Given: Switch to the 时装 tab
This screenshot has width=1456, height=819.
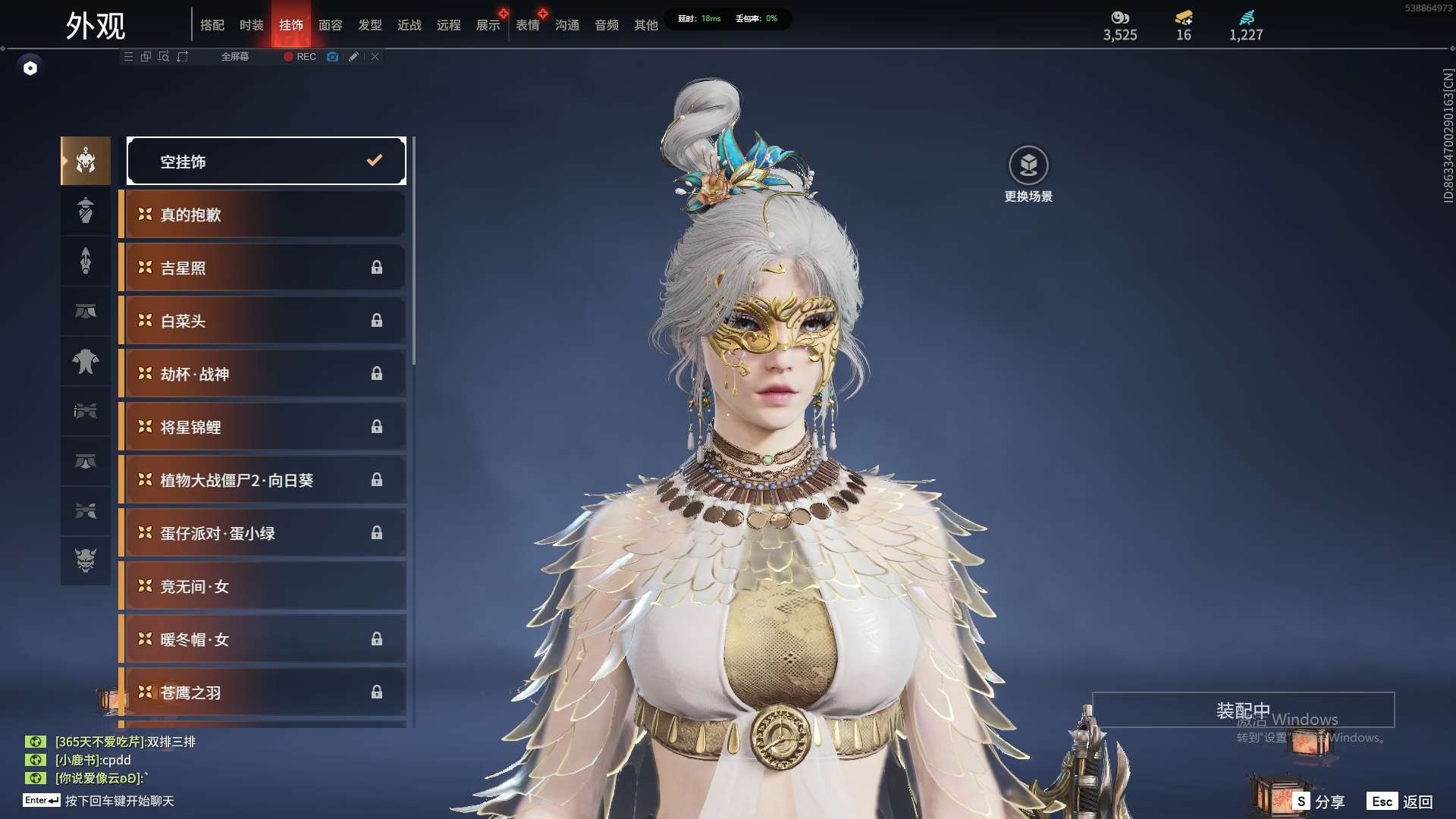Looking at the screenshot, I should click(x=251, y=25).
